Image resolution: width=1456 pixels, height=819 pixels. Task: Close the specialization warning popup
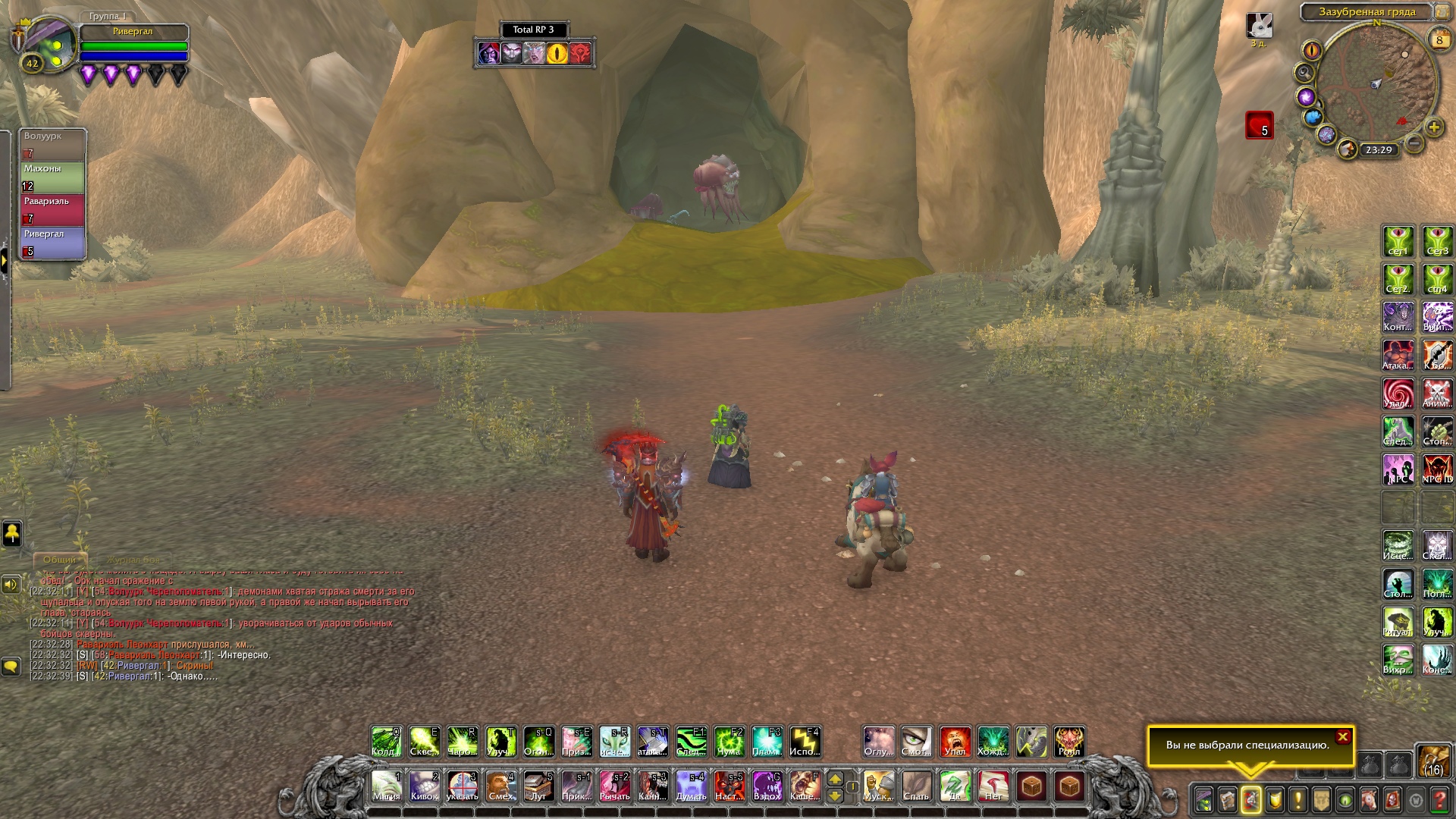(1342, 736)
